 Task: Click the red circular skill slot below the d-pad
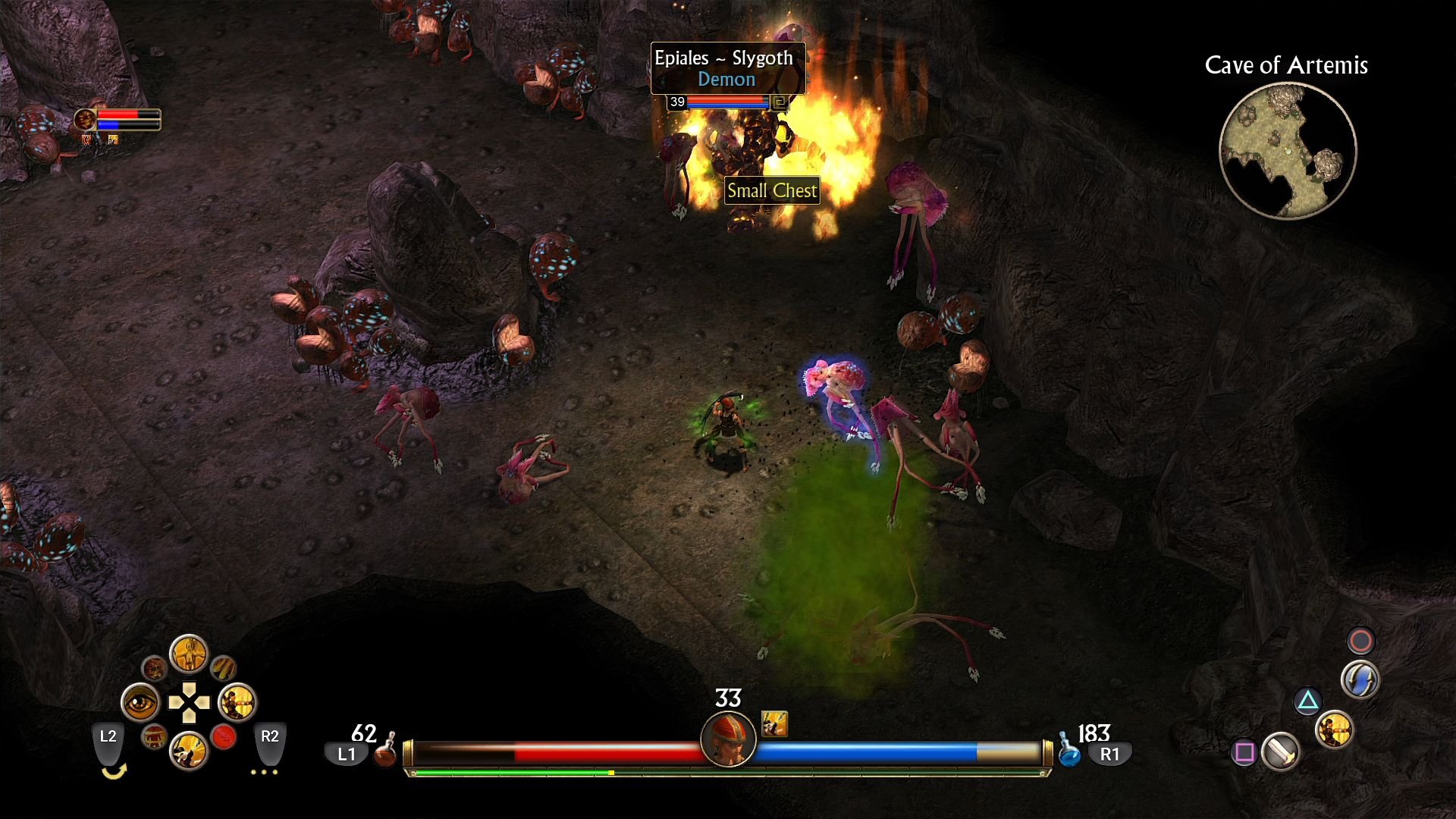(224, 738)
